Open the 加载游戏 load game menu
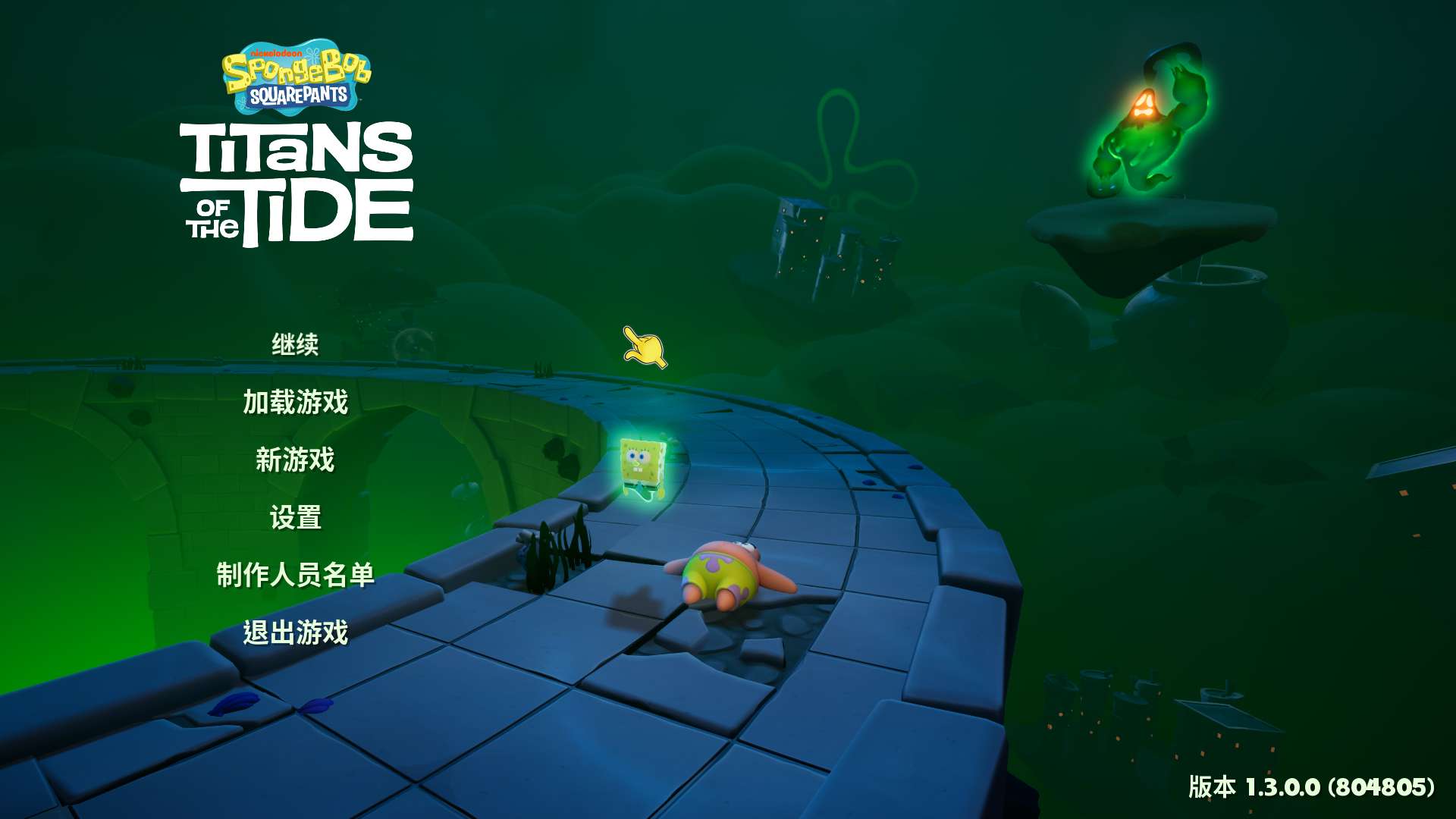 295,402
